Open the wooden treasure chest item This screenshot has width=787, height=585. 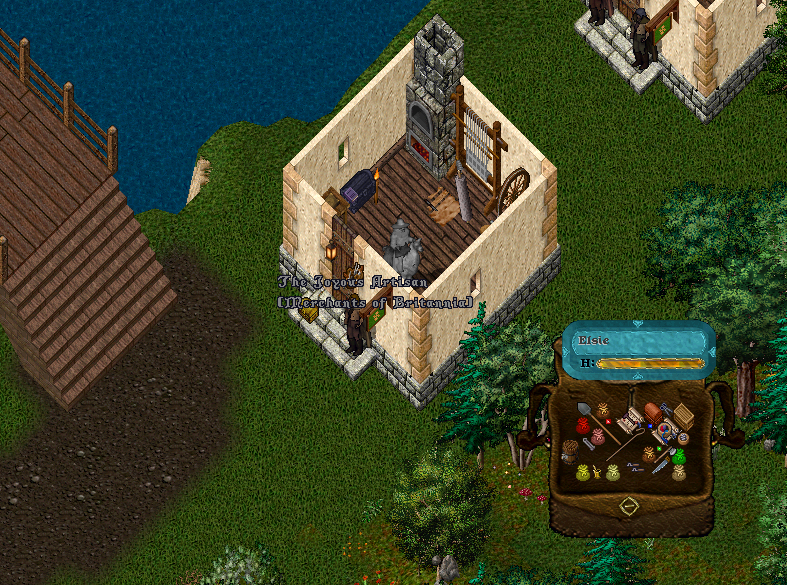pos(653,412)
